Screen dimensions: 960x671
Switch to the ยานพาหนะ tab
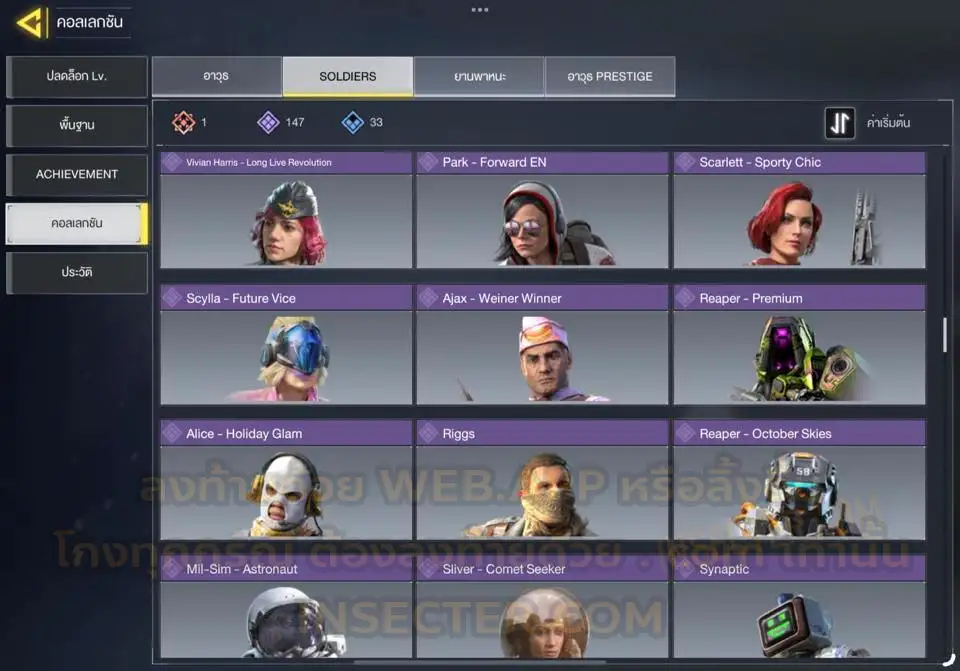[x=479, y=77]
